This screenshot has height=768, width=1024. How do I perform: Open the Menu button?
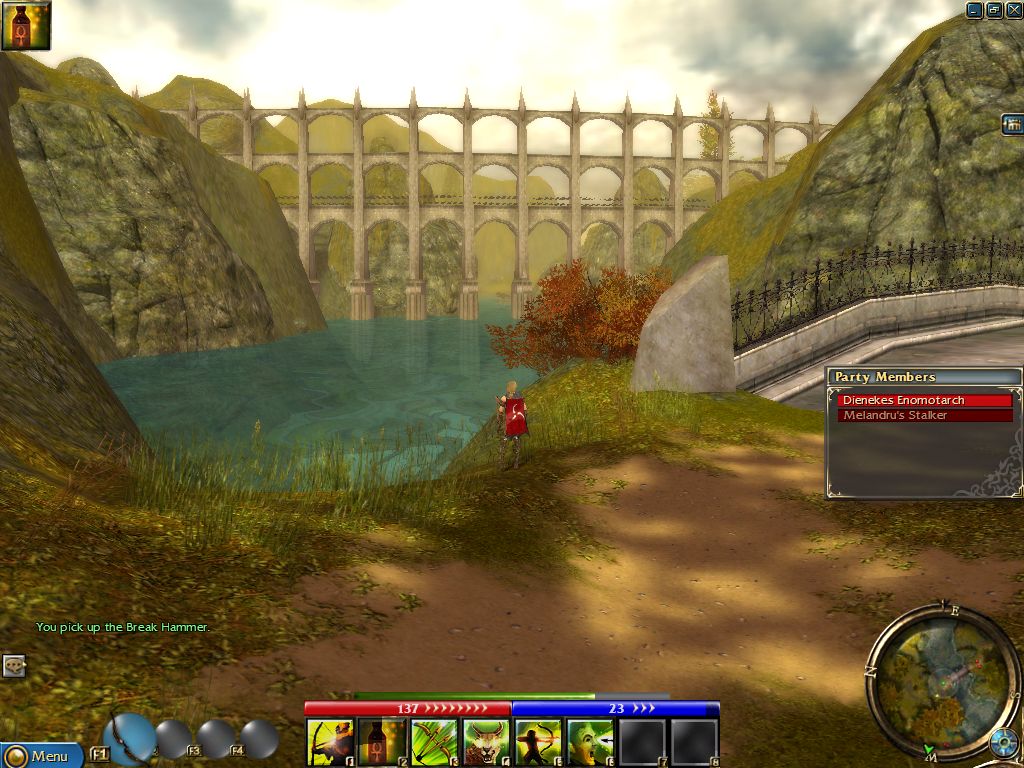(40, 756)
